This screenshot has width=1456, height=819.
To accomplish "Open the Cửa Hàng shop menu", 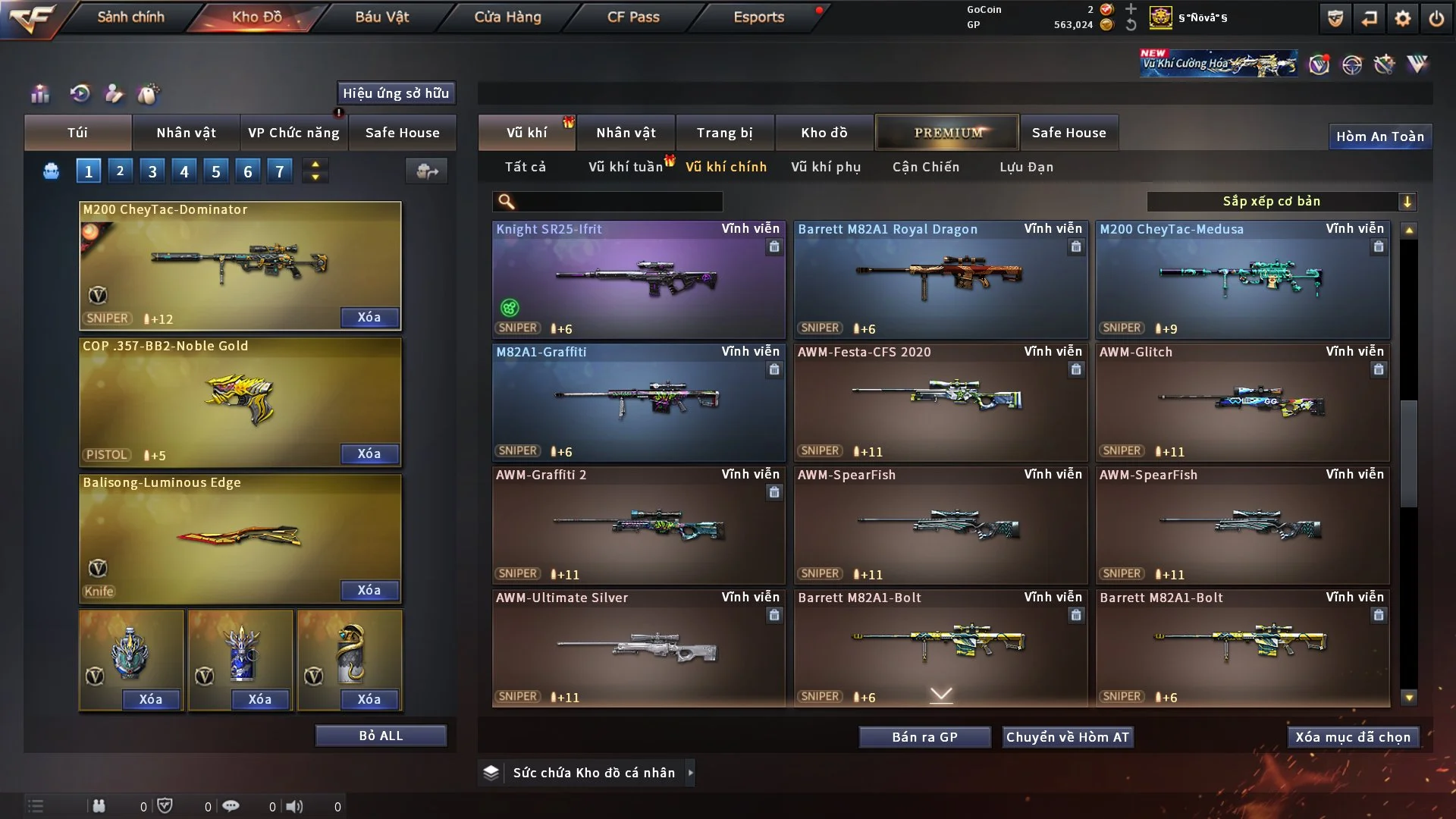I will tap(507, 17).
